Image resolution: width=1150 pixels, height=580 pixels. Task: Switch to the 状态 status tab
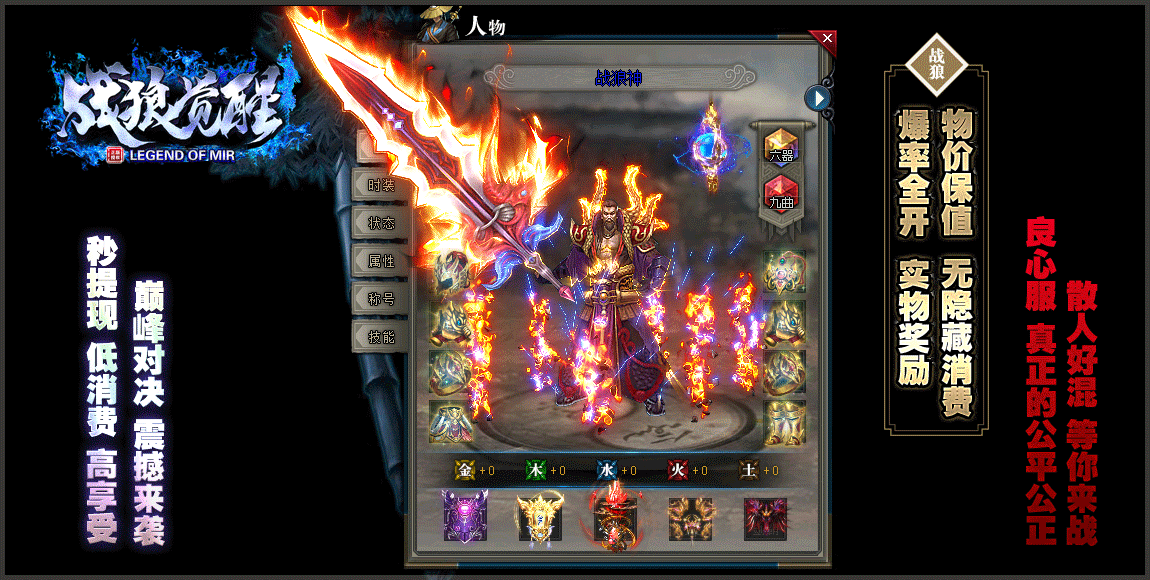pyautogui.click(x=380, y=223)
